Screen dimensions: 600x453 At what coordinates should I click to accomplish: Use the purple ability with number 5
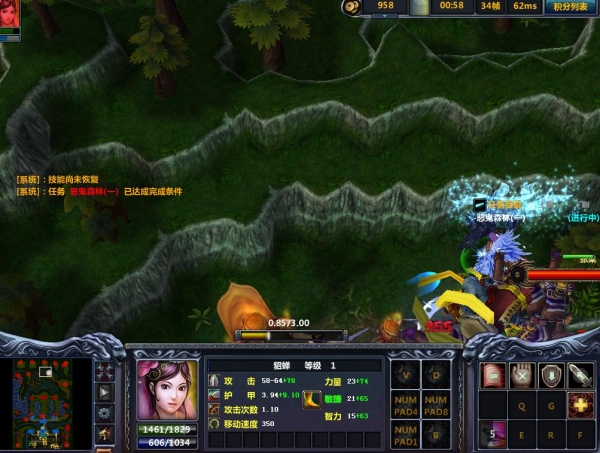(494, 435)
